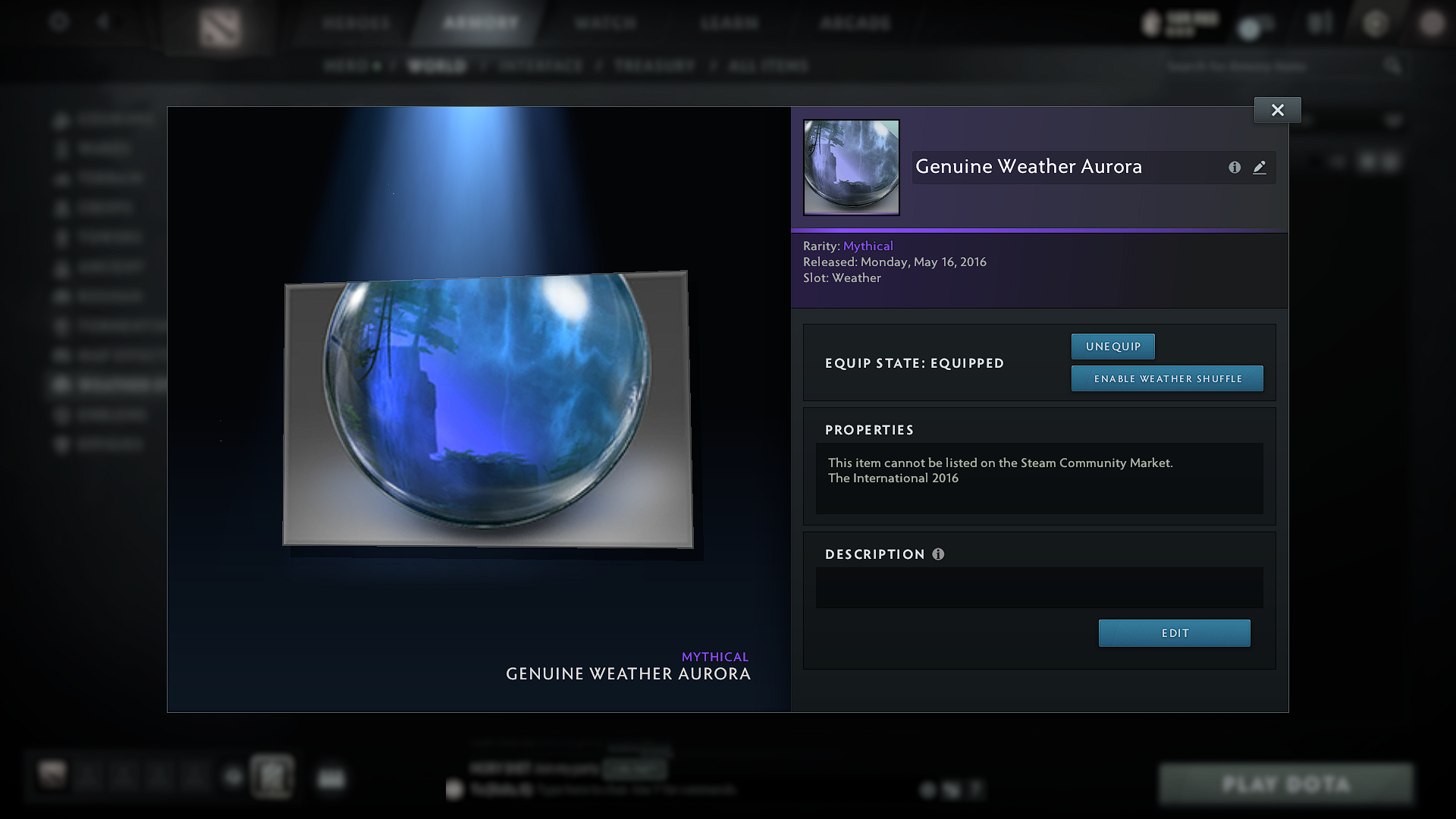Click the Description info icon
This screenshot has width=1456, height=819.
click(939, 554)
